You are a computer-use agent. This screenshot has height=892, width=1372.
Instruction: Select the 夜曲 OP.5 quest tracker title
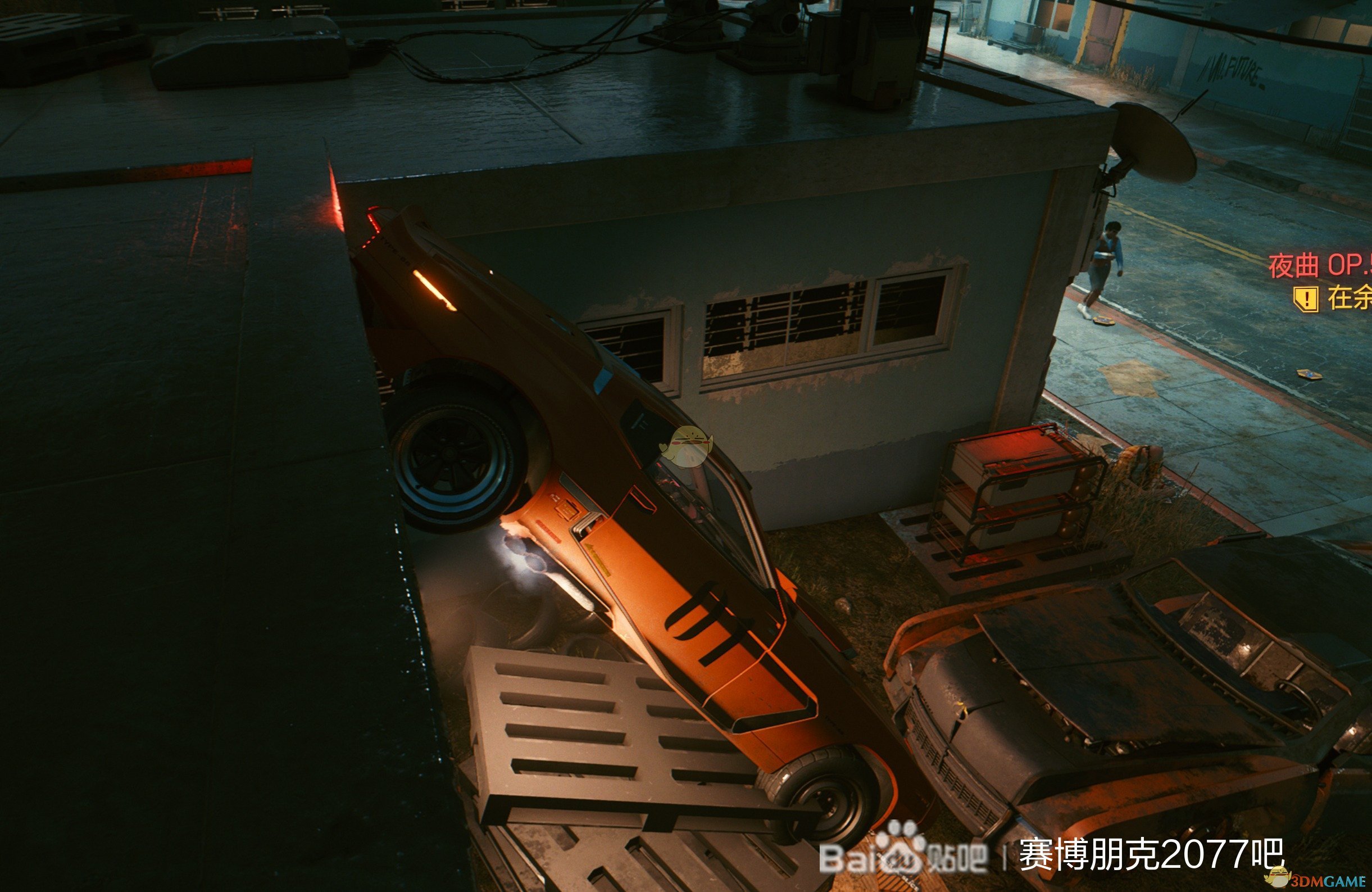[x=1319, y=266]
